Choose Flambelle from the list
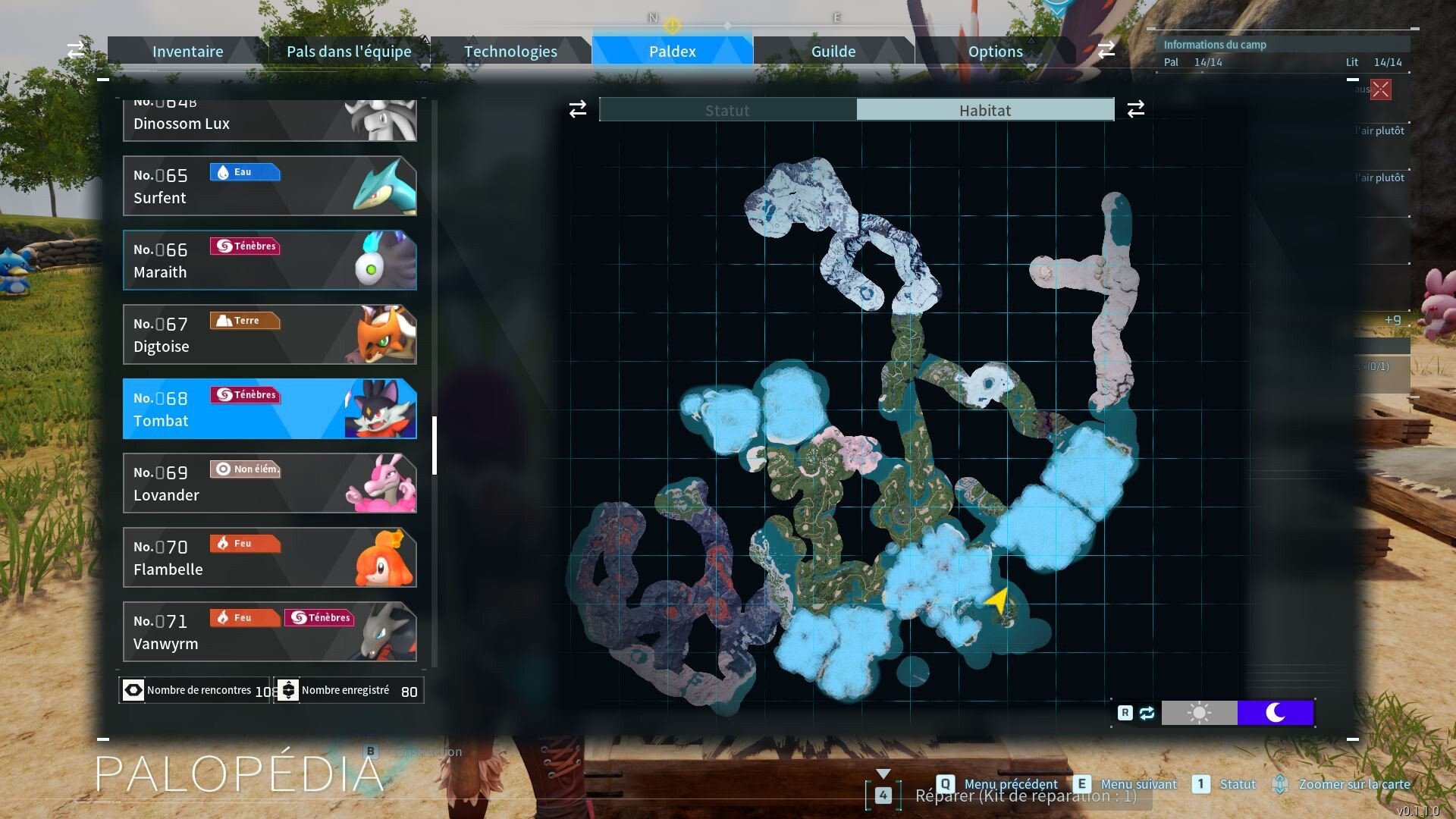1456x819 pixels. coord(269,557)
